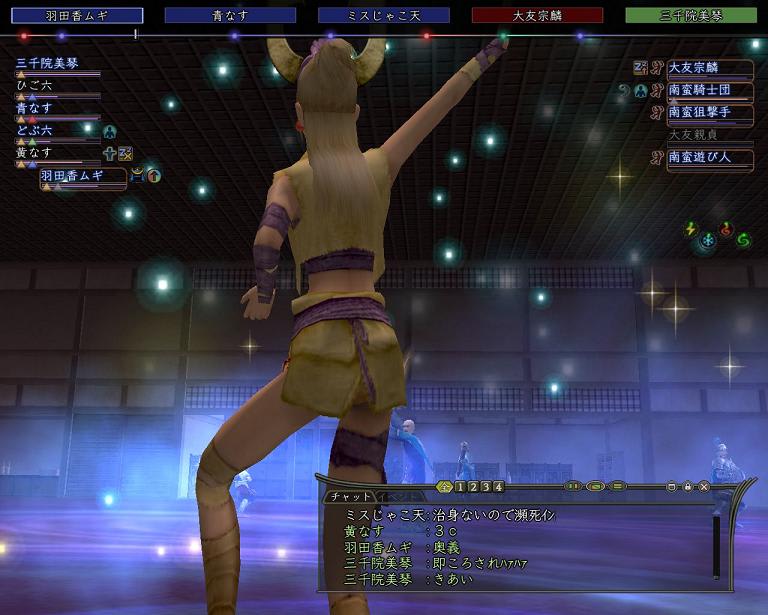Toggle the chat window lock icon
This screenshot has width=768, height=615.
point(688,487)
